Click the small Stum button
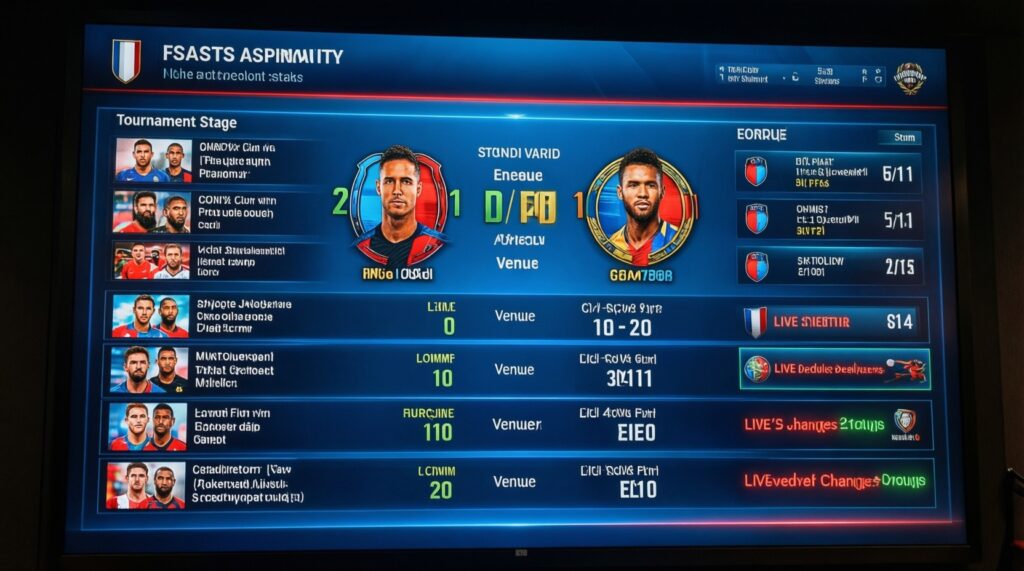Image resolution: width=1024 pixels, height=571 pixels. click(899, 138)
